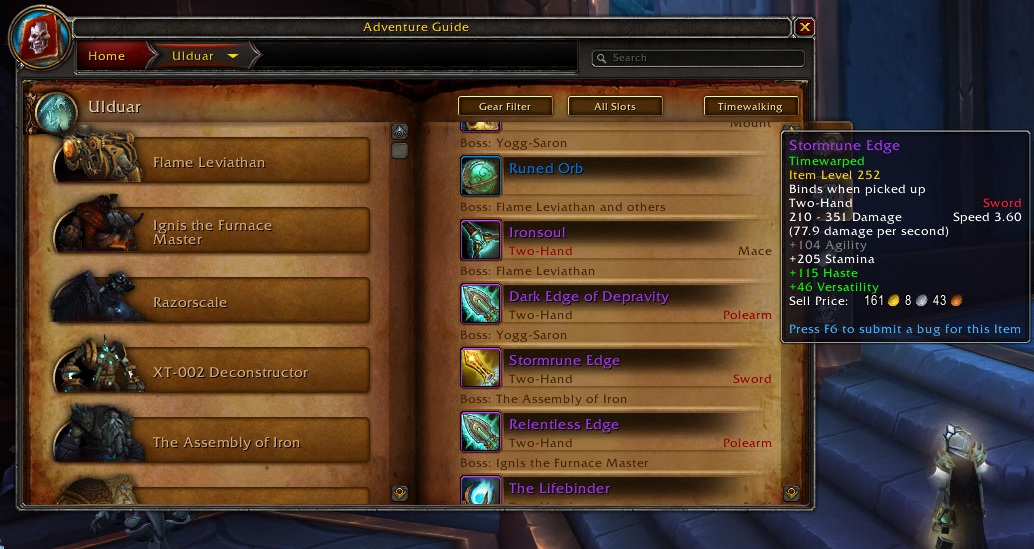Select Dark Edge of Depravity polearm
Viewport: 1034px width, 549px height.
[x=588, y=297]
